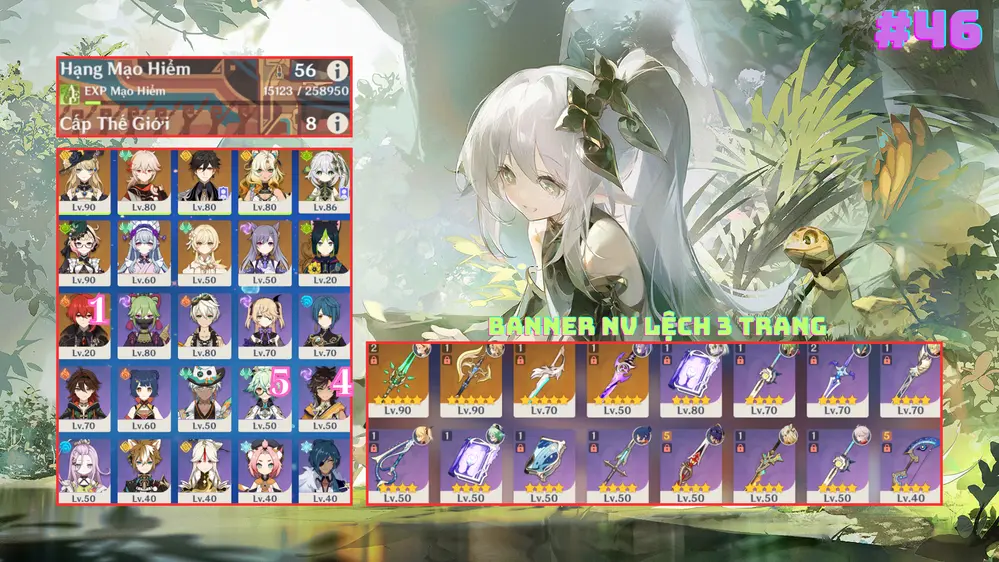
Task: Open World Level info icon
Action: pos(338,123)
